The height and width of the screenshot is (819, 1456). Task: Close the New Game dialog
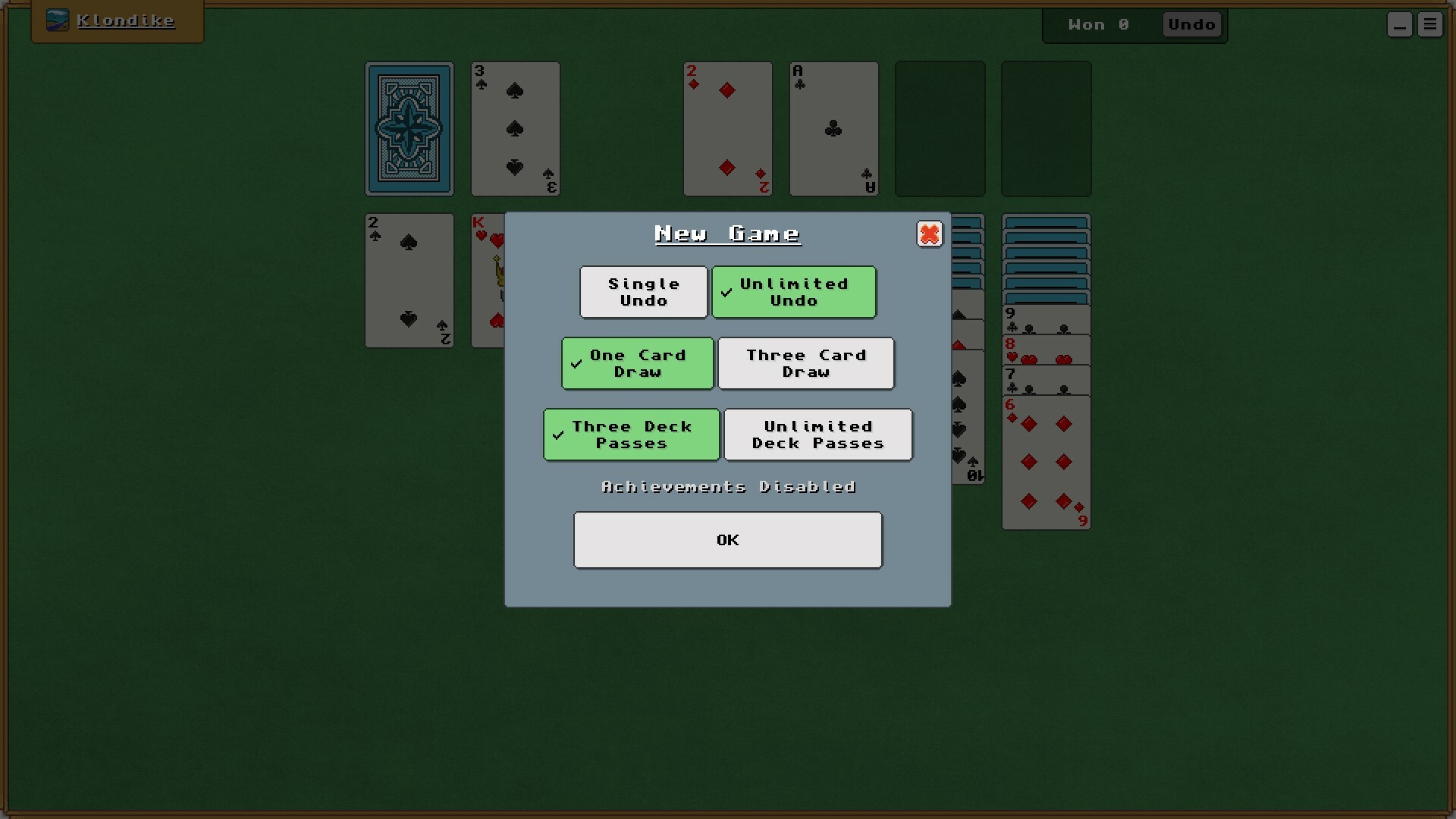(x=930, y=234)
